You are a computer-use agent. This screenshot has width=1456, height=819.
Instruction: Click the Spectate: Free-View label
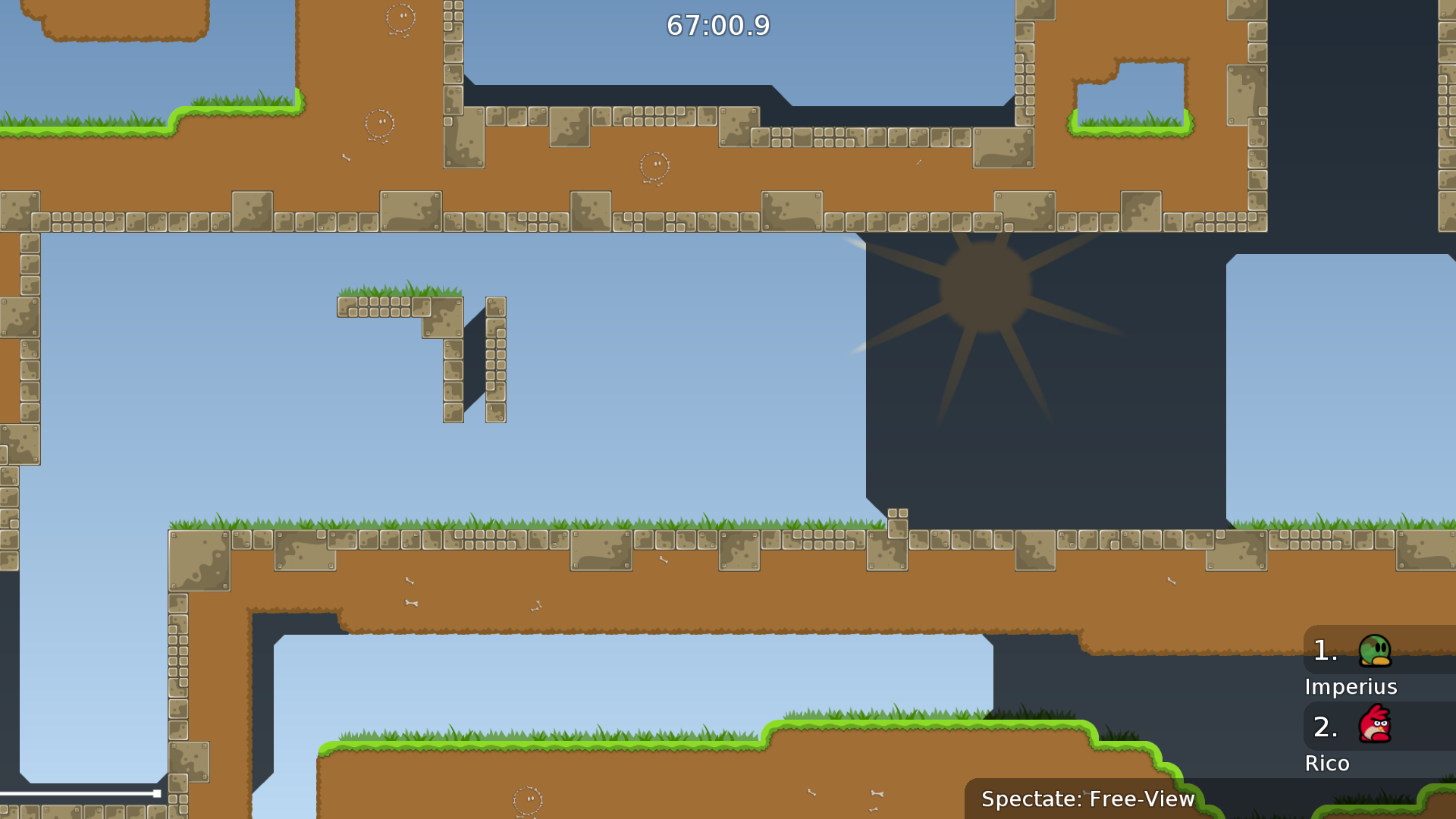tap(1087, 799)
